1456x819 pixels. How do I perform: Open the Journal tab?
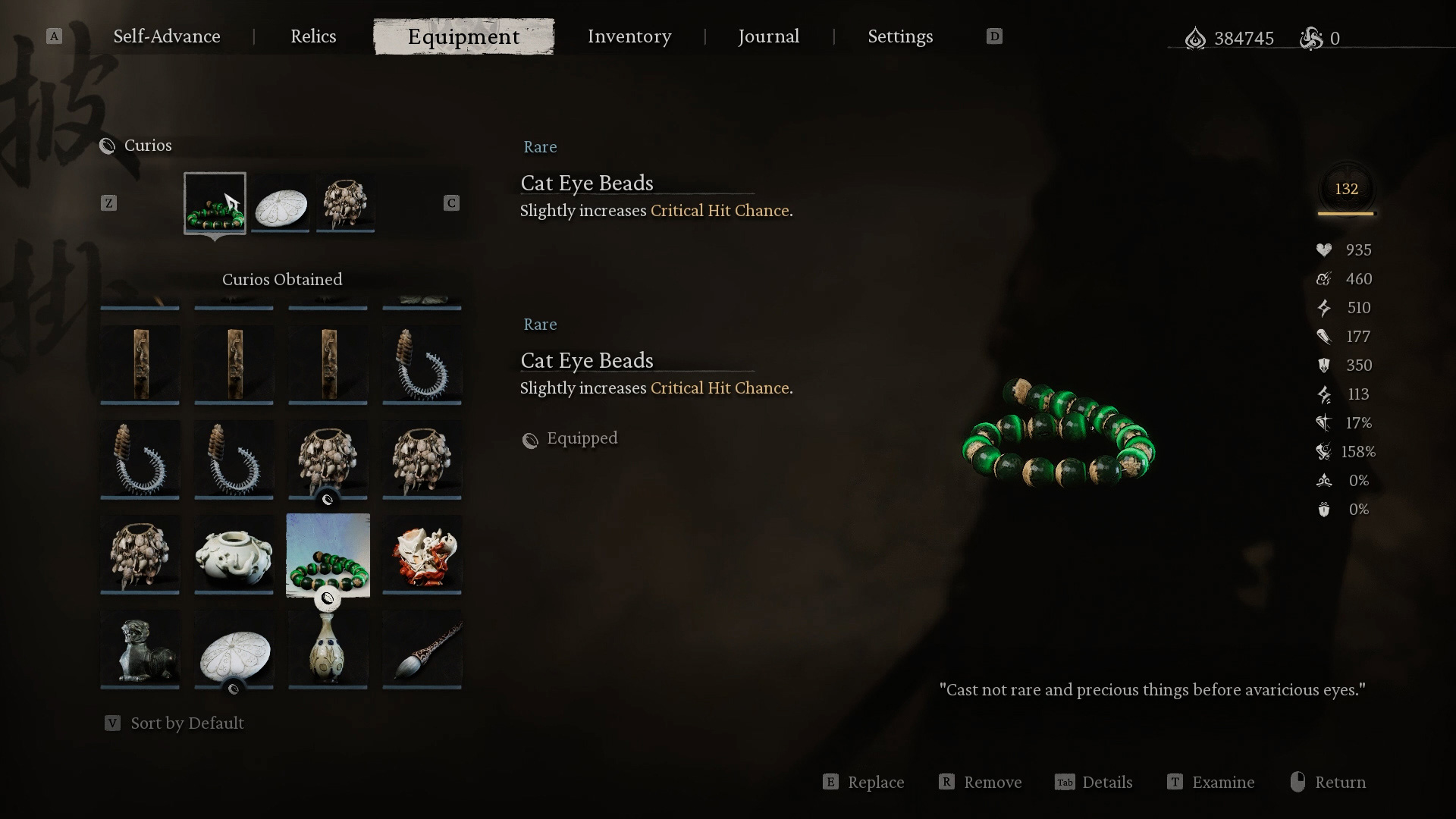[768, 36]
